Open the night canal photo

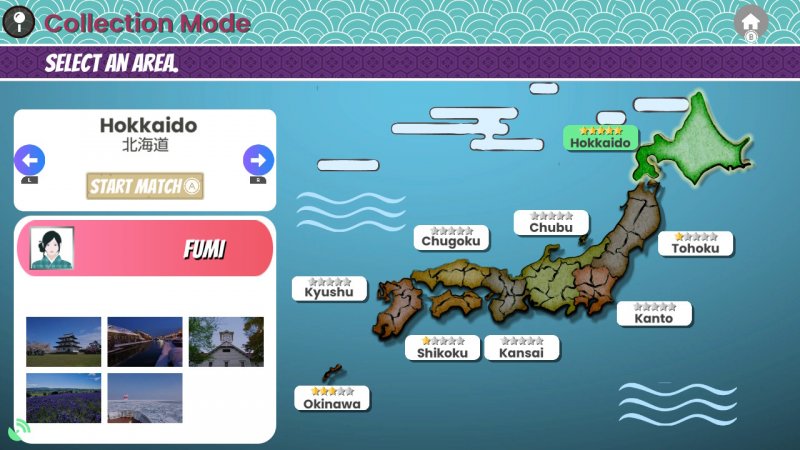point(145,342)
